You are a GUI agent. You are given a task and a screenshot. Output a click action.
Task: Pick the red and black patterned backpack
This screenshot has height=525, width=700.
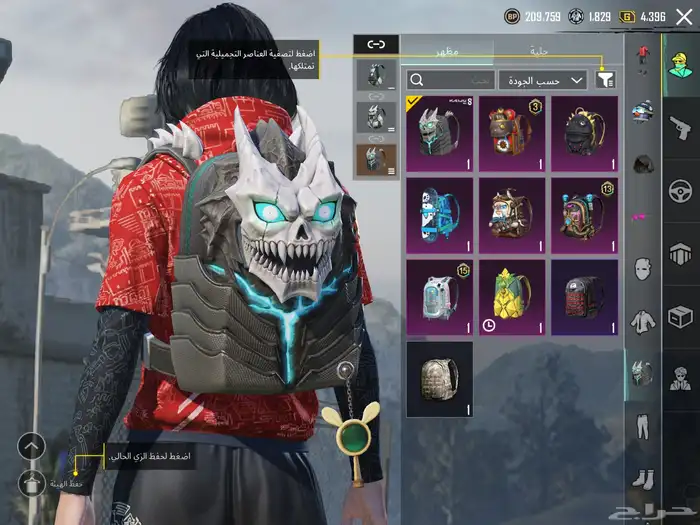coord(584,296)
